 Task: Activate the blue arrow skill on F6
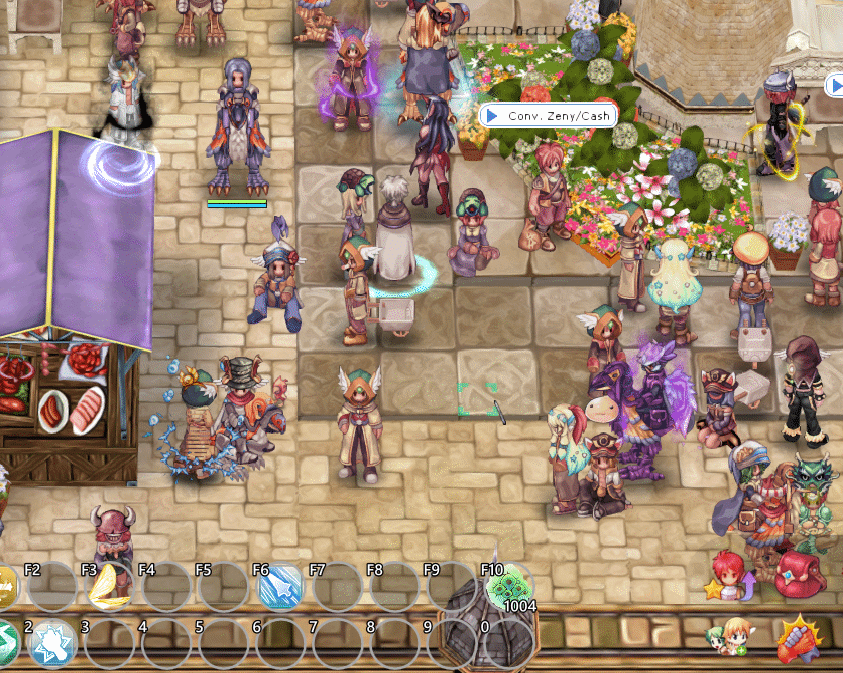280,588
